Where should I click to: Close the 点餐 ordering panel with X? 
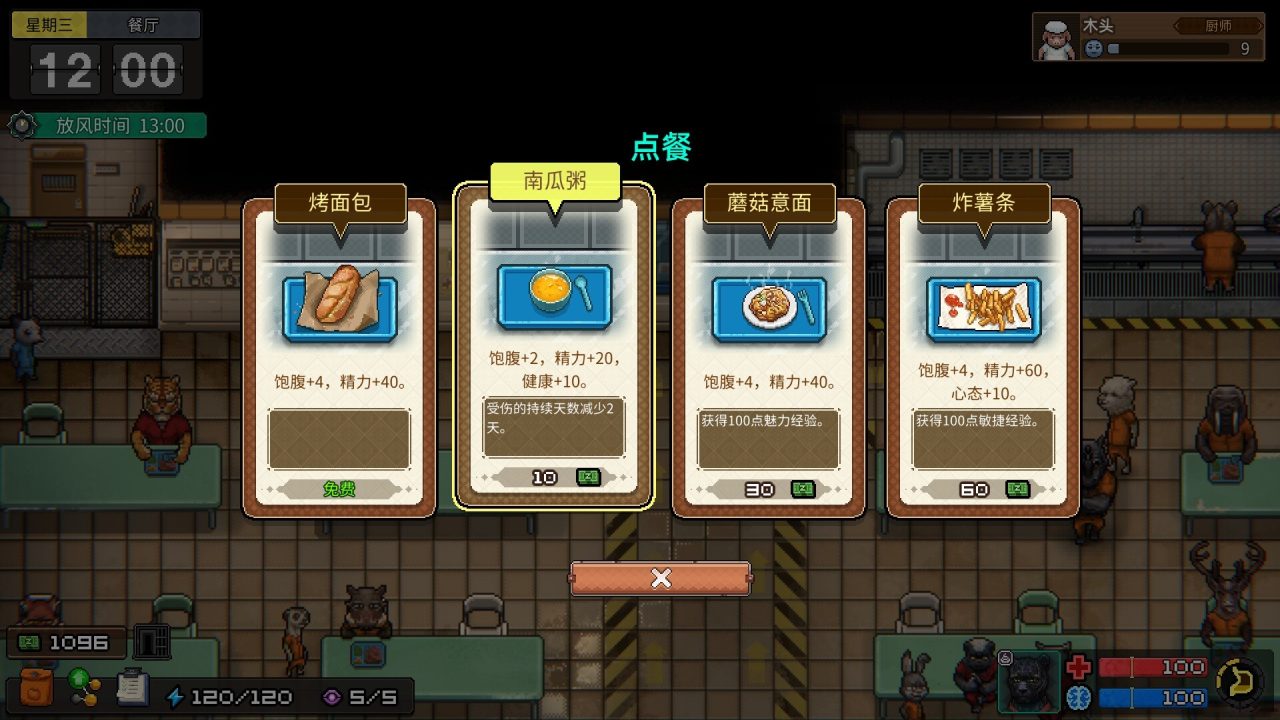[x=659, y=578]
